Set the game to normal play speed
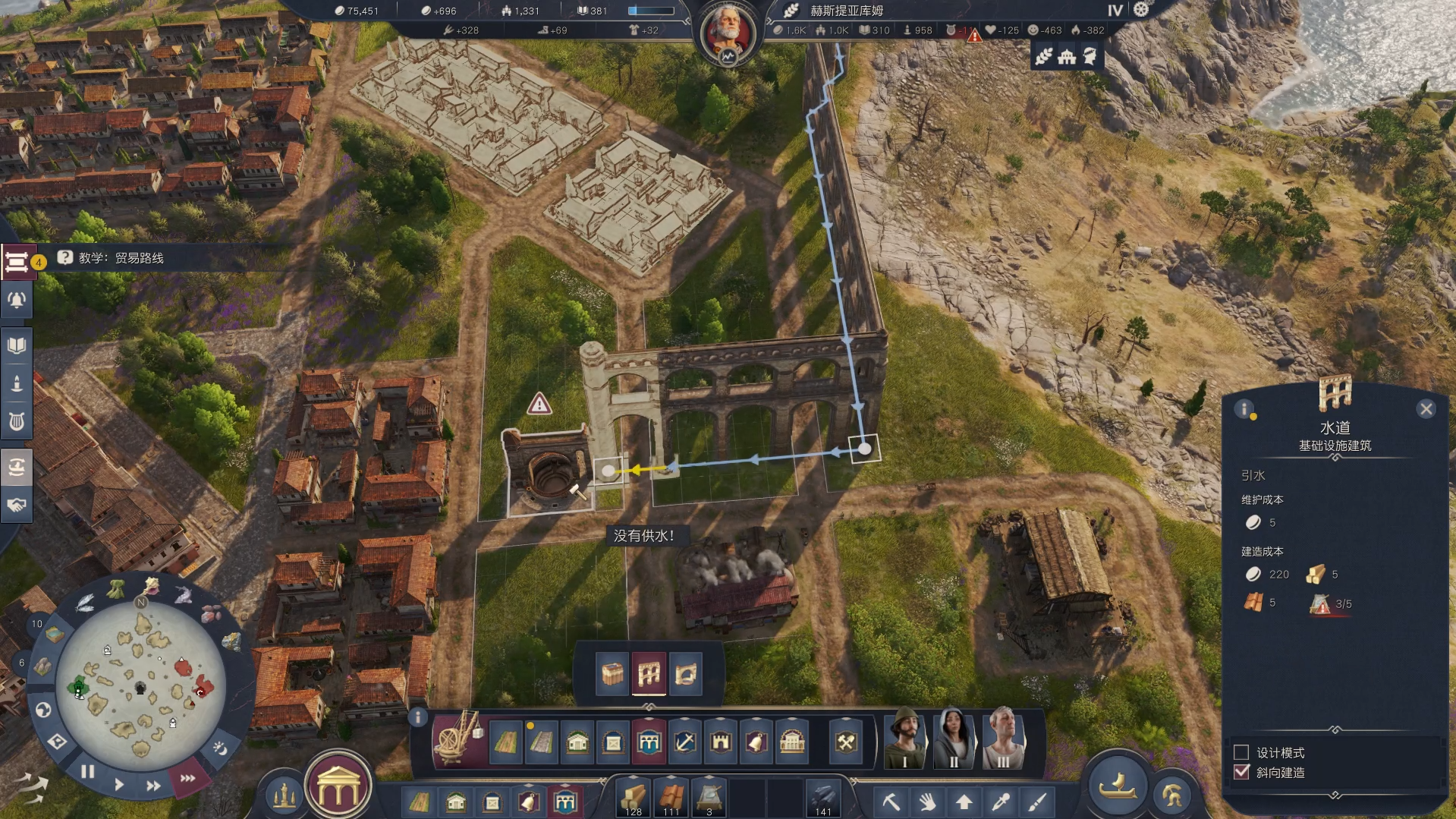Image resolution: width=1456 pixels, height=819 pixels. click(x=119, y=784)
